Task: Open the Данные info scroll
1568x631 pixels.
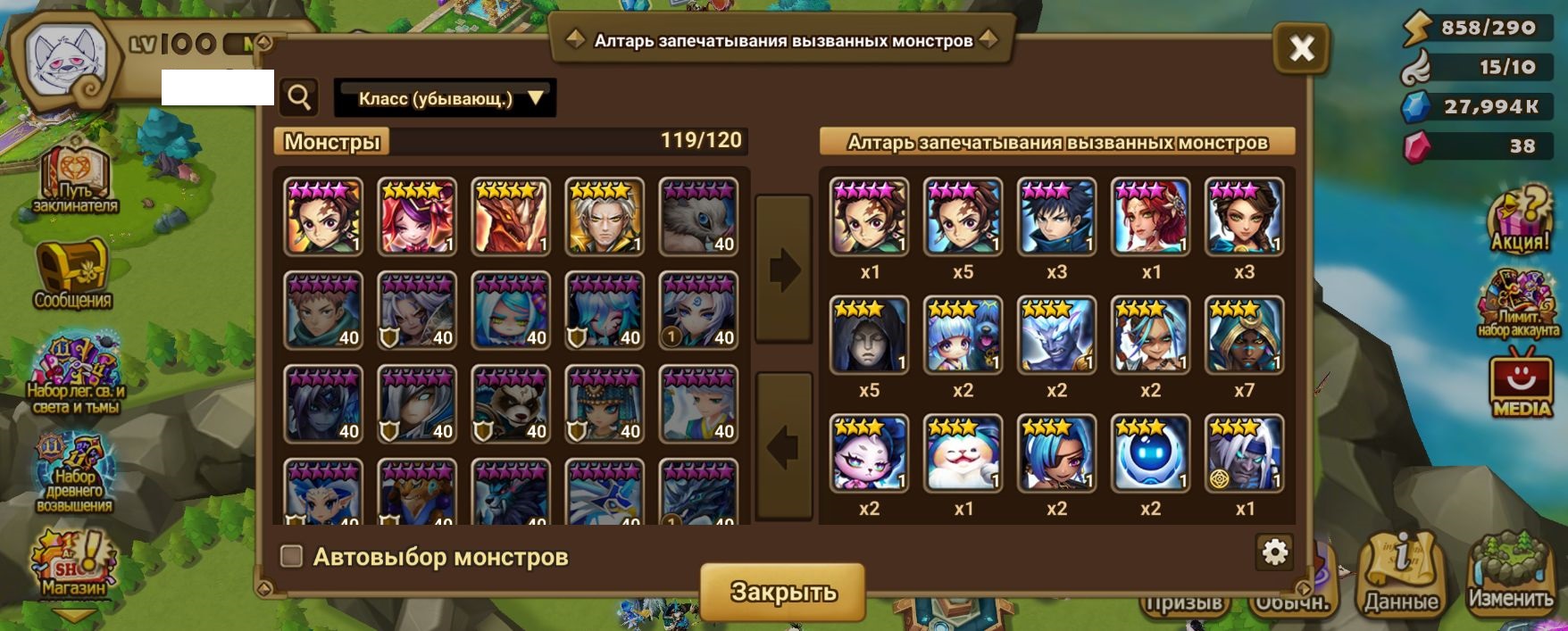Action: click(1400, 574)
